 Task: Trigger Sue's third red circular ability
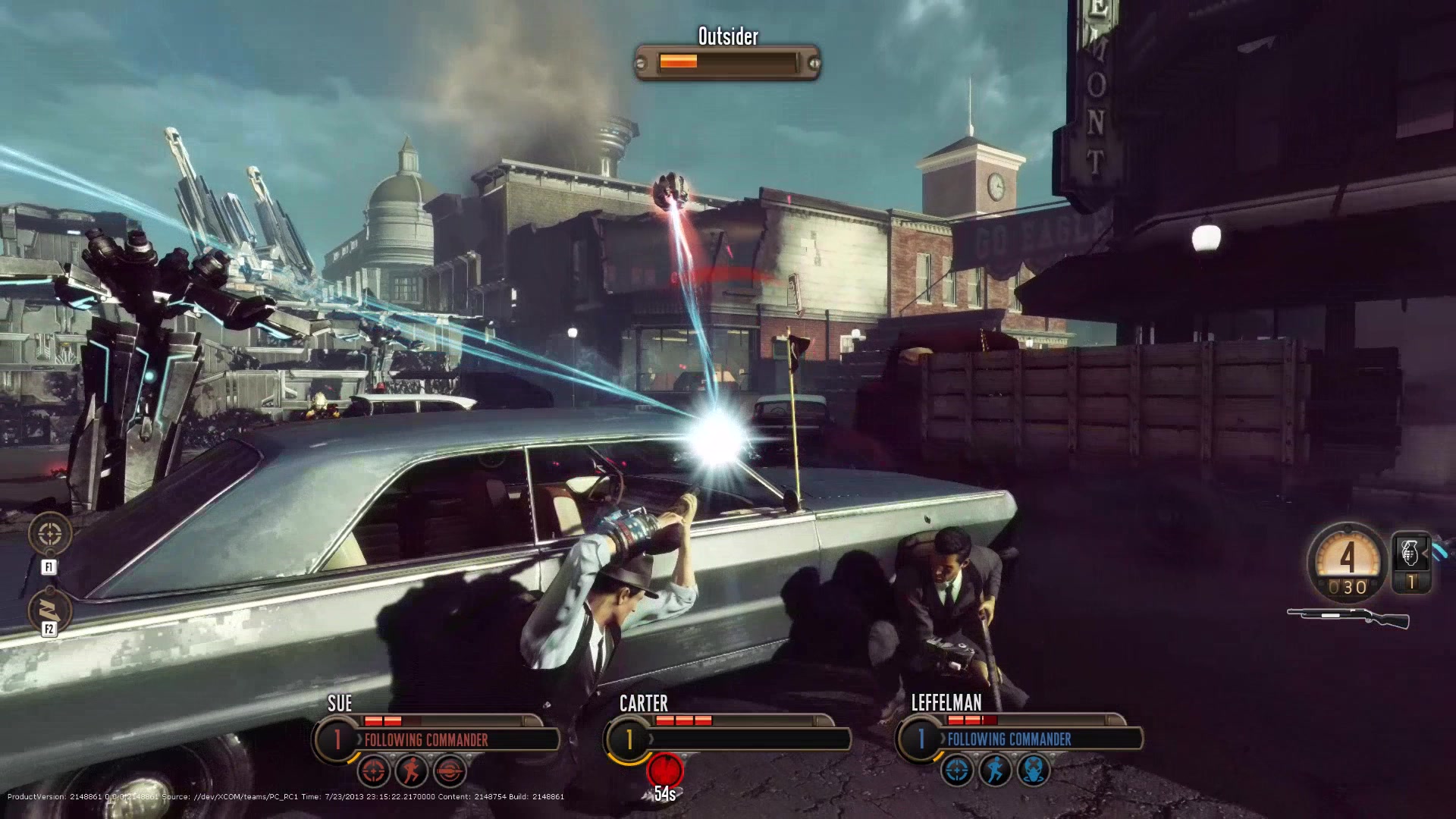(x=450, y=771)
